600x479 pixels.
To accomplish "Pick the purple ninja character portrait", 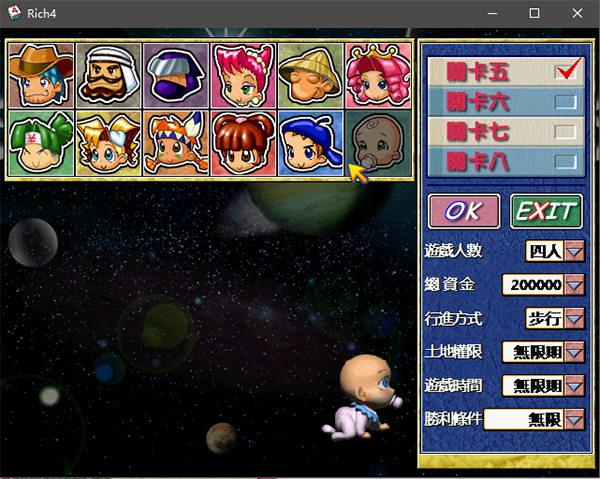I will coord(175,75).
